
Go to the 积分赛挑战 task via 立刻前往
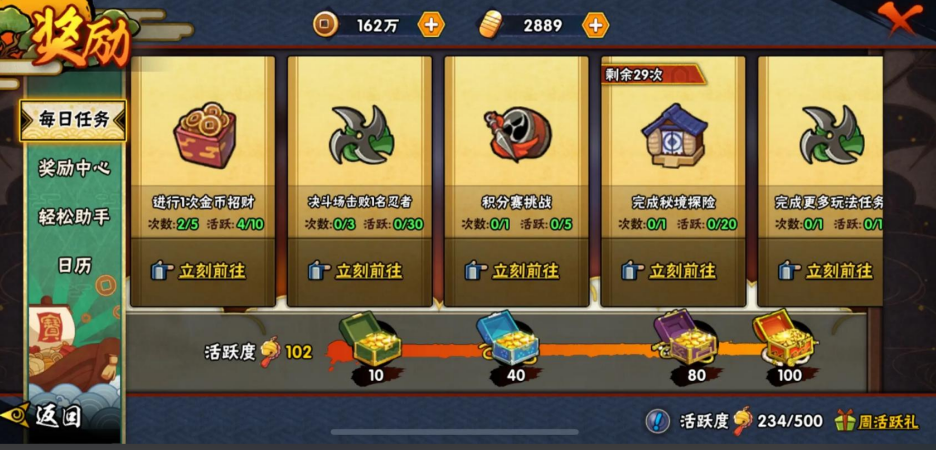click(514, 271)
